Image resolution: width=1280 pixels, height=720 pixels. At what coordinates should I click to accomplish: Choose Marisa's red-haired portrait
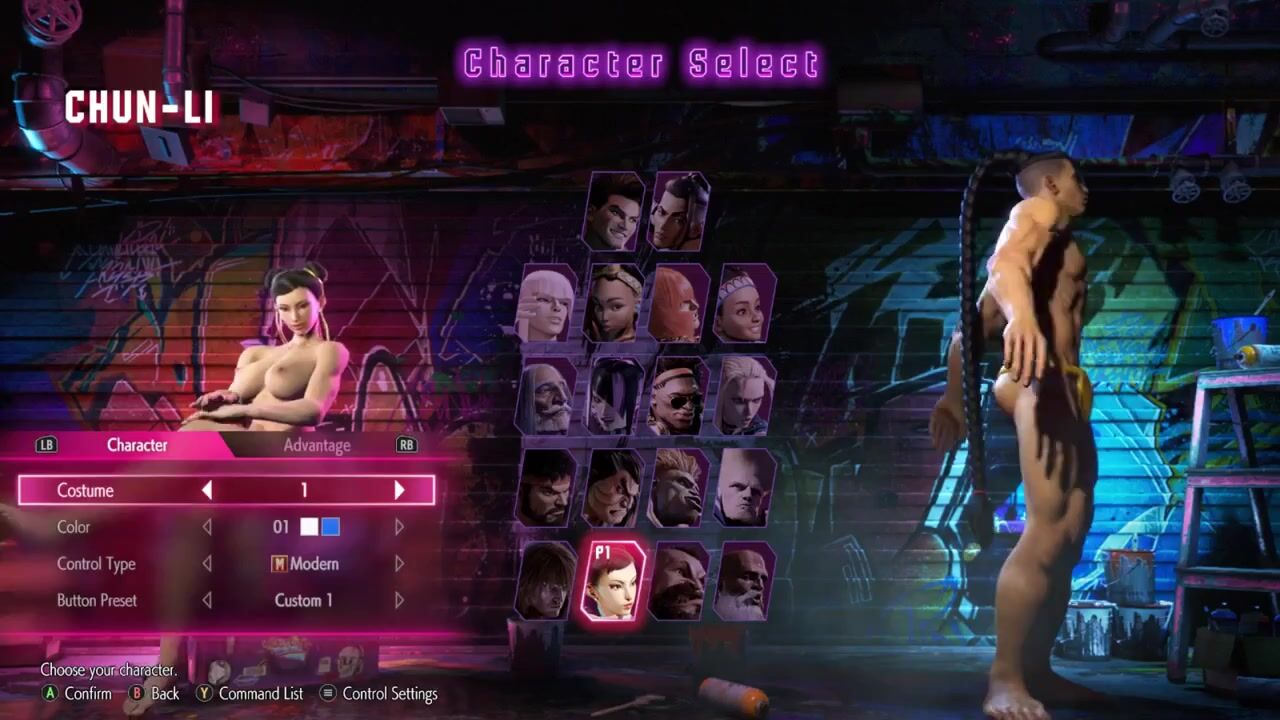click(679, 304)
